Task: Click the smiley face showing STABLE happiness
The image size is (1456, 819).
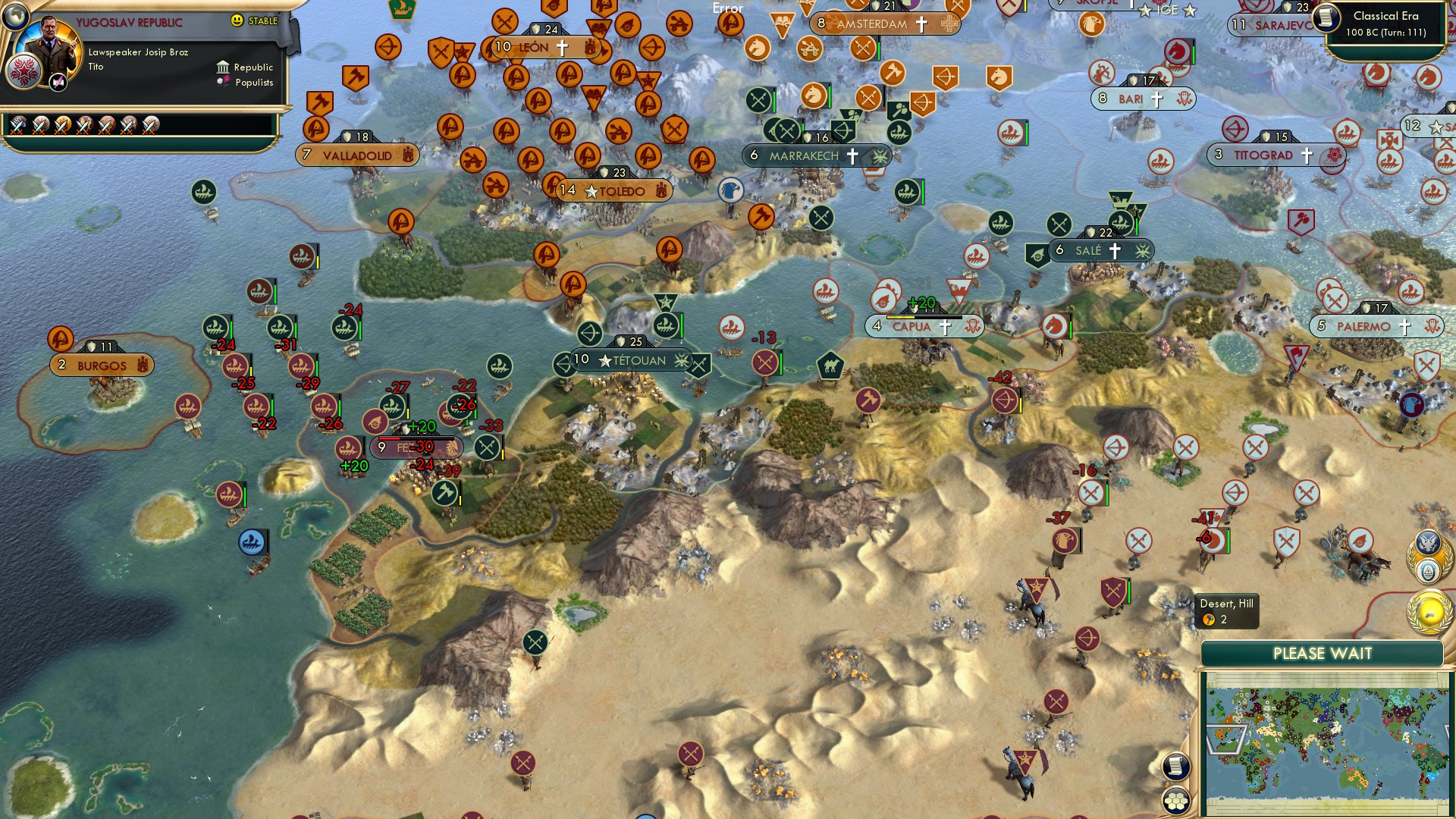Action: pos(237,20)
